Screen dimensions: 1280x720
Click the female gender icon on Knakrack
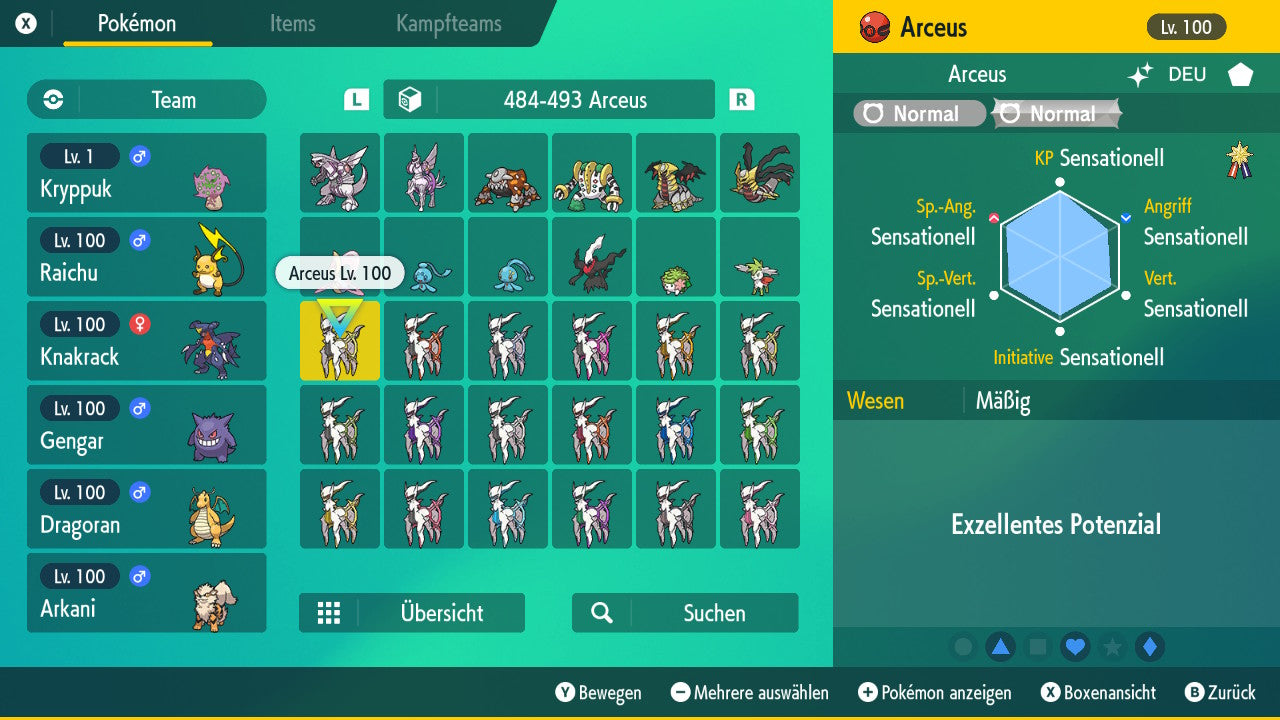[139, 324]
